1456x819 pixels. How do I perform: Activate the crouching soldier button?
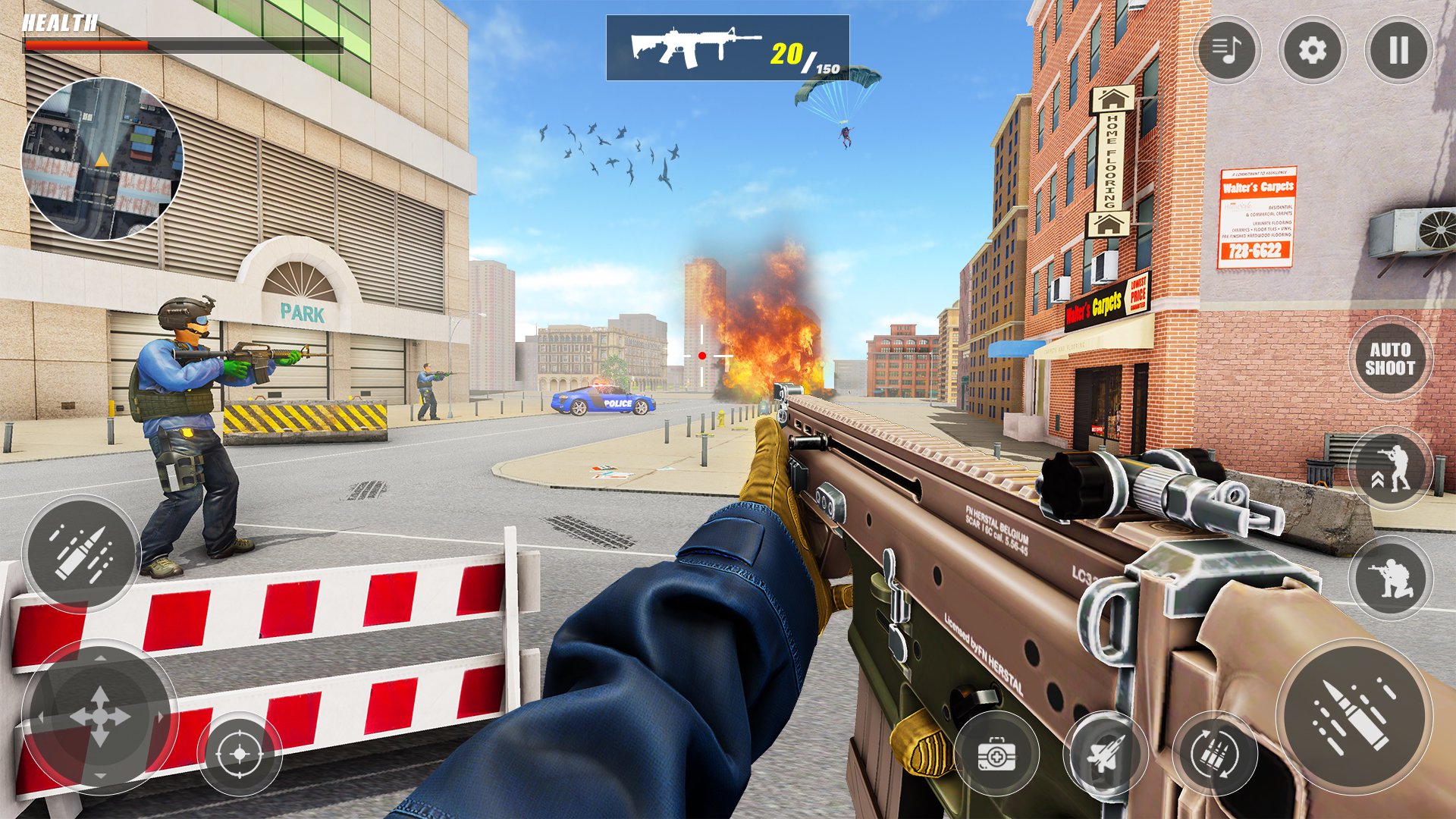pyautogui.click(x=1391, y=578)
